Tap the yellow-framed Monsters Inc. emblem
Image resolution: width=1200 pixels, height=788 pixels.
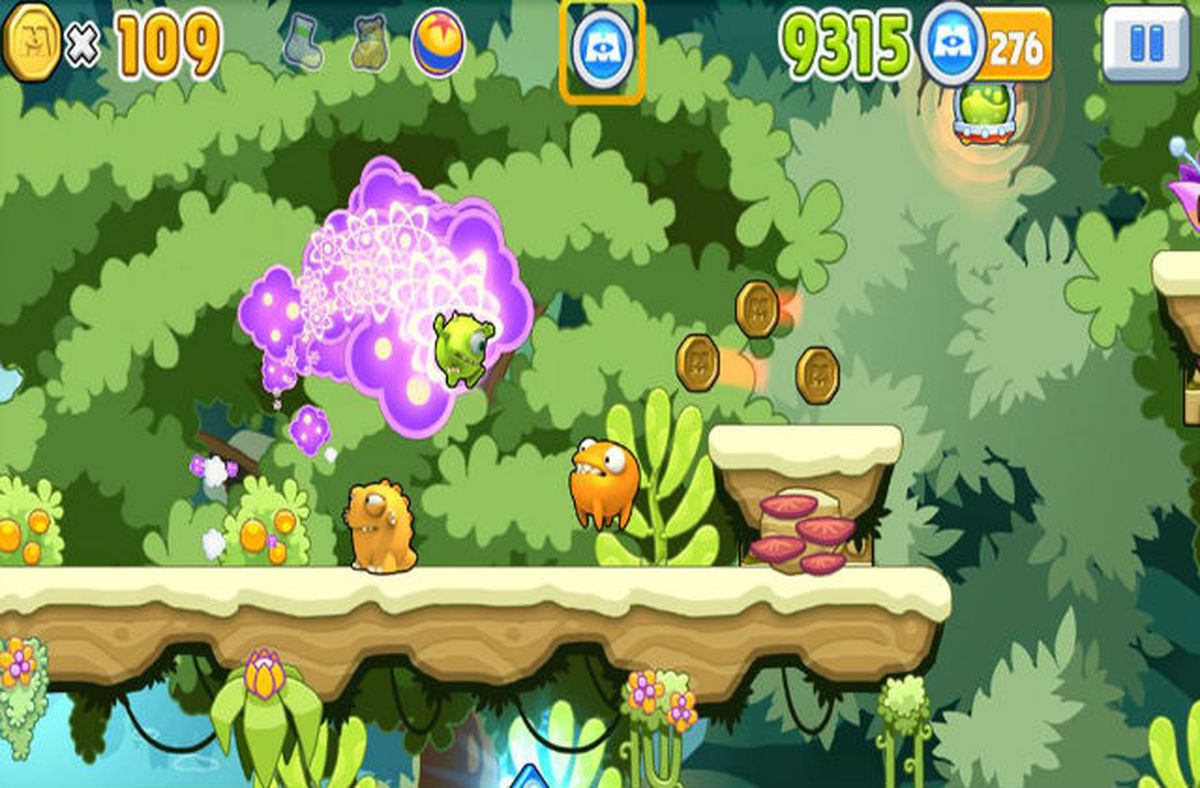pos(602,50)
